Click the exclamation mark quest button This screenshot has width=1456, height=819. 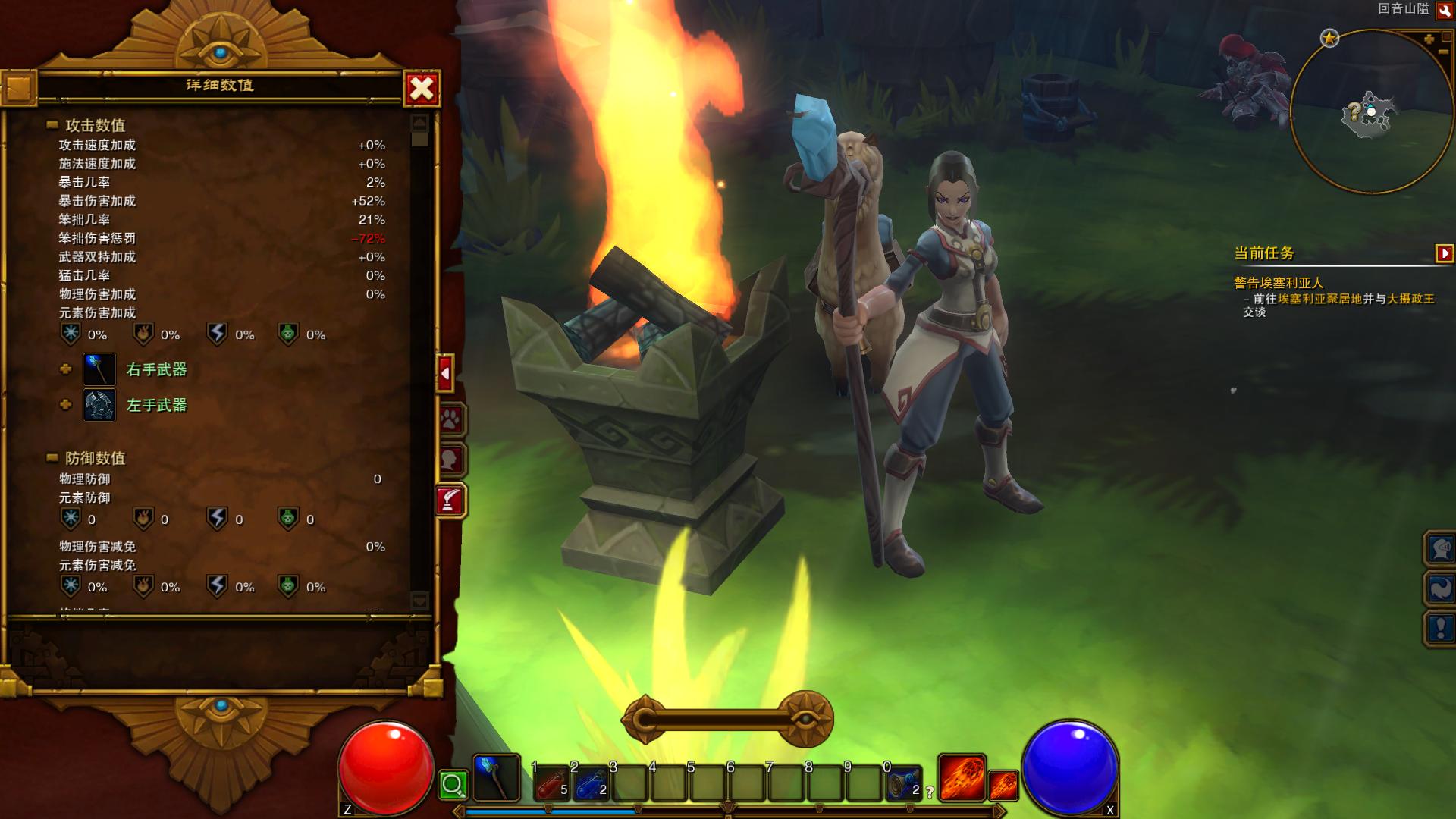[x=1440, y=628]
